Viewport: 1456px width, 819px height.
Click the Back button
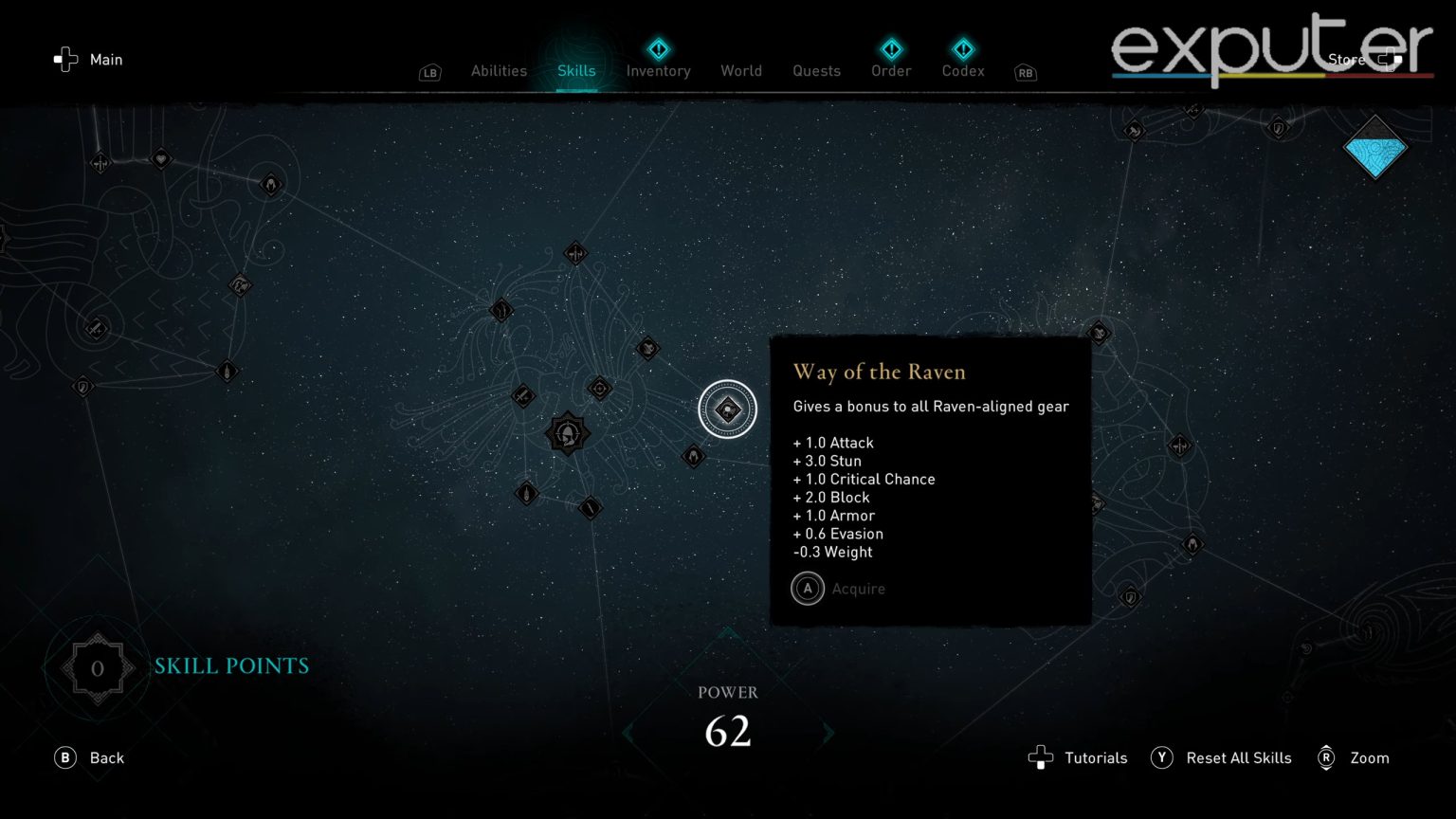tap(89, 757)
